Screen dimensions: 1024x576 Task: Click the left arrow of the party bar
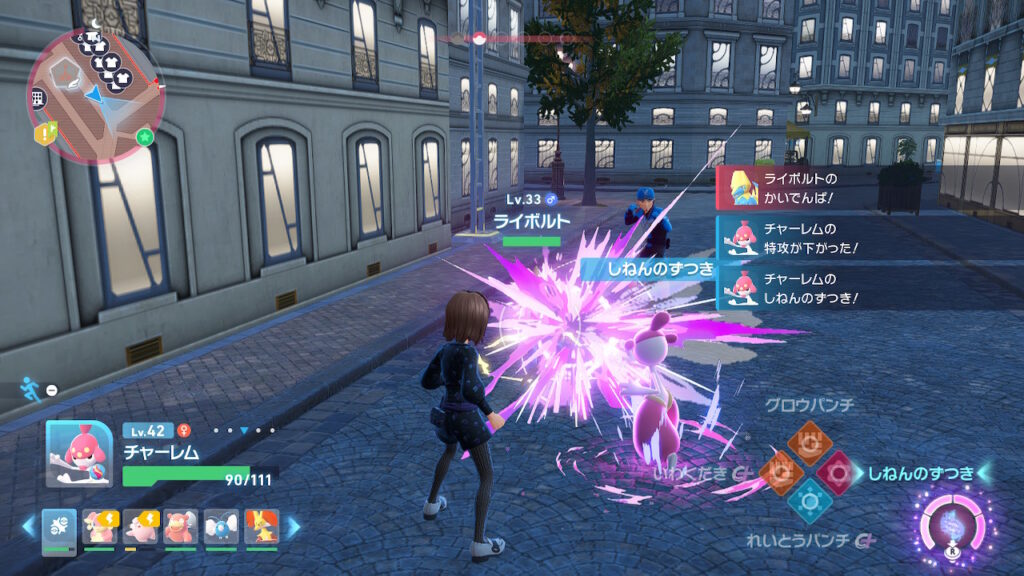tap(28, 525)
